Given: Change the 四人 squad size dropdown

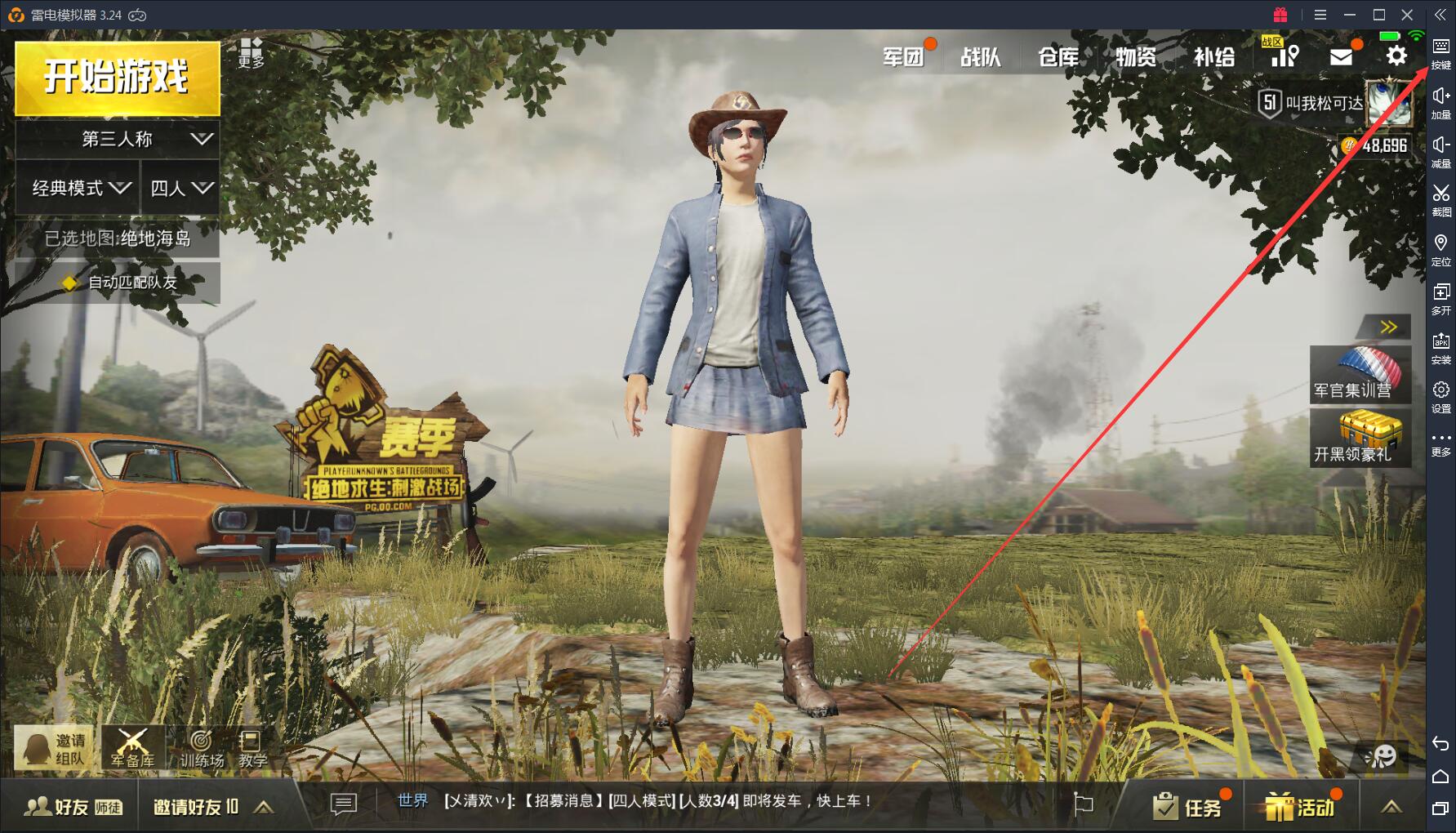Looking at the screenshot, I should 180,189.
